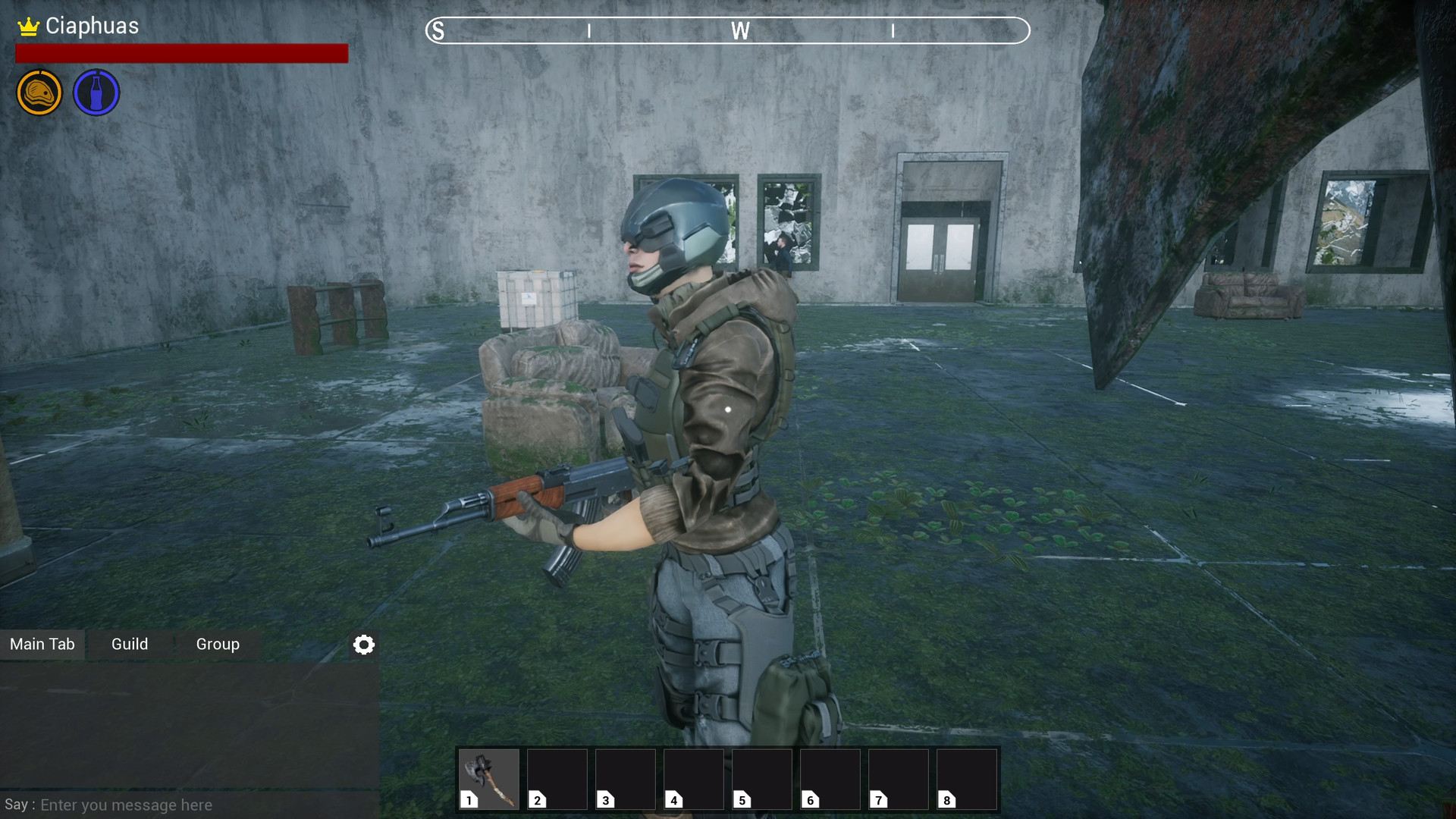Click the player name Ciaphuas
The width and height of the screenshot is (1456, 819).
click(92, 25)
